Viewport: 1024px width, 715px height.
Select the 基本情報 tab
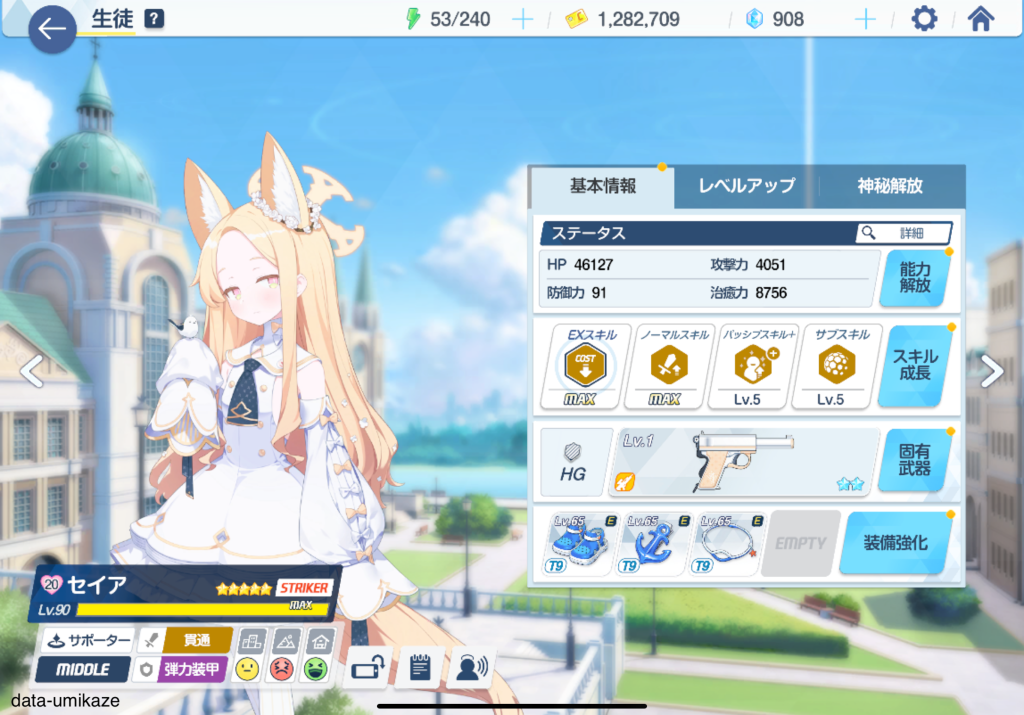coord(603,186)
